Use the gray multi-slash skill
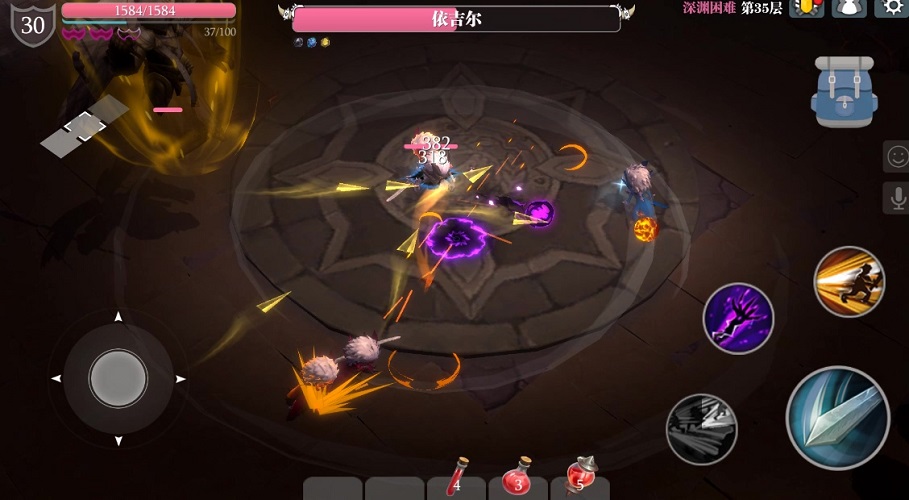The image size is (909, 500). pyautogui.click(x=701, y=429)
